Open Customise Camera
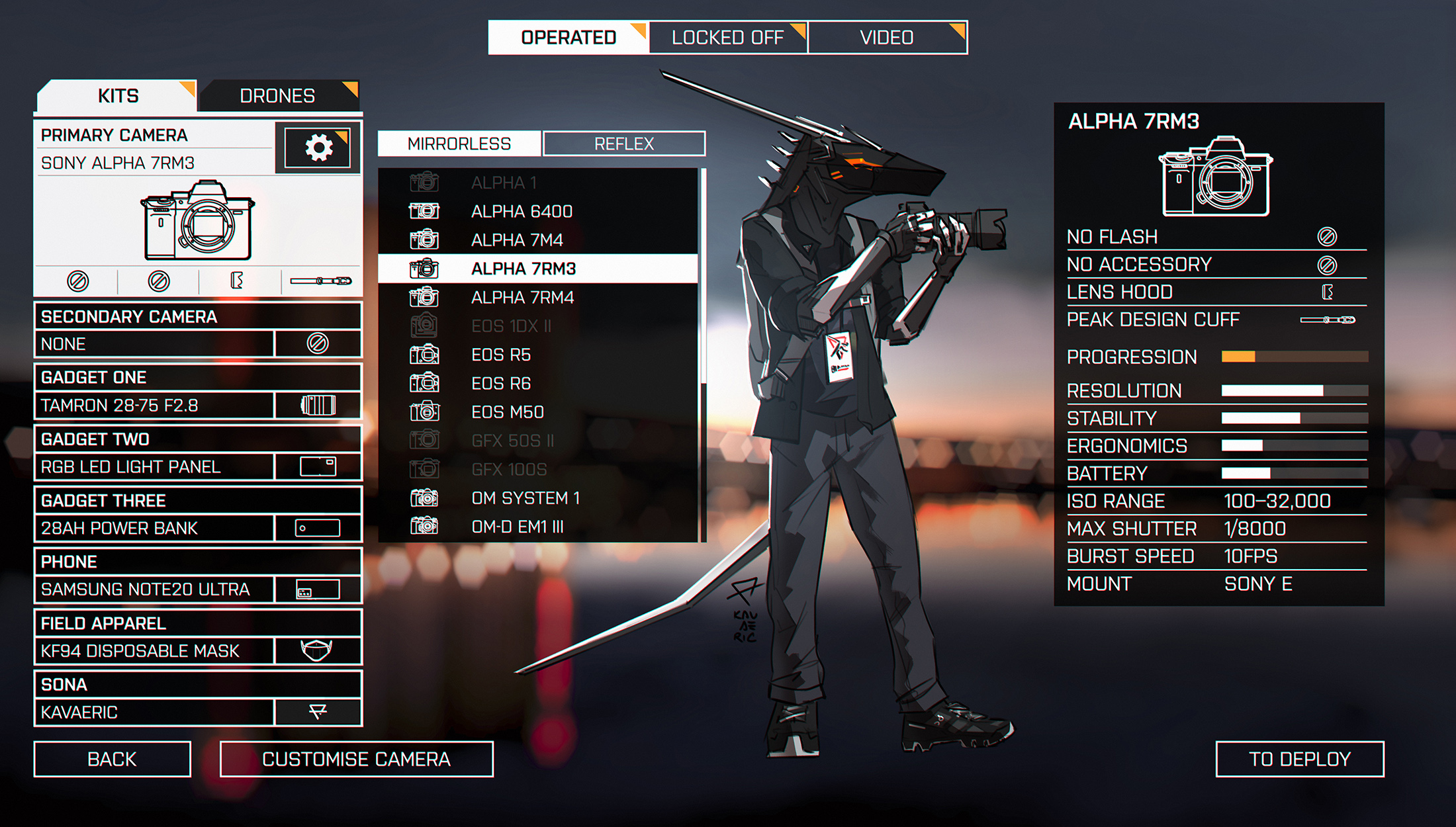The height and width of the screenshot is (827, 1456). coord(356,759)
